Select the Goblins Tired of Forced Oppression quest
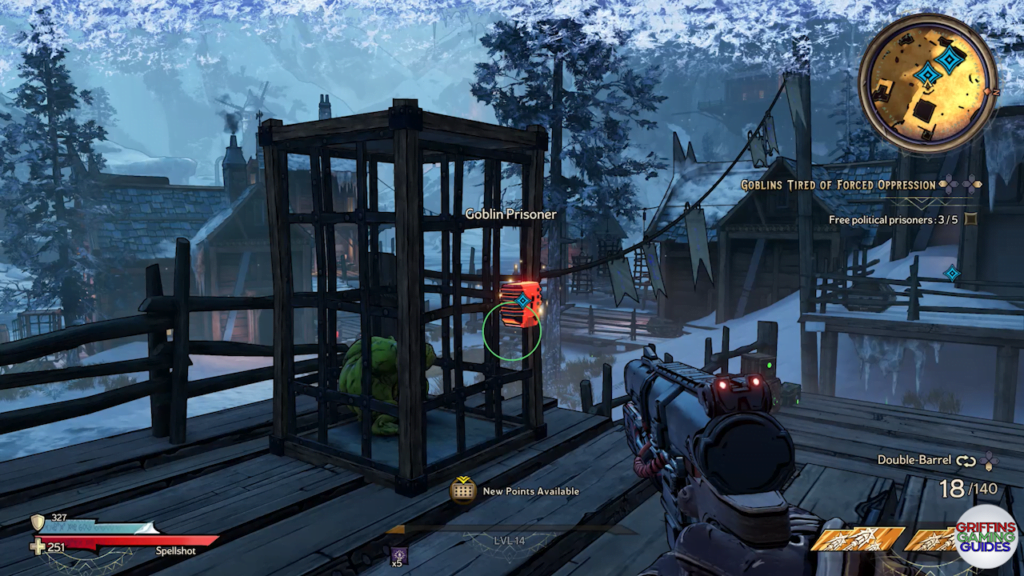Viewport: 1024px width, 576px height. [x=838, y=185]
